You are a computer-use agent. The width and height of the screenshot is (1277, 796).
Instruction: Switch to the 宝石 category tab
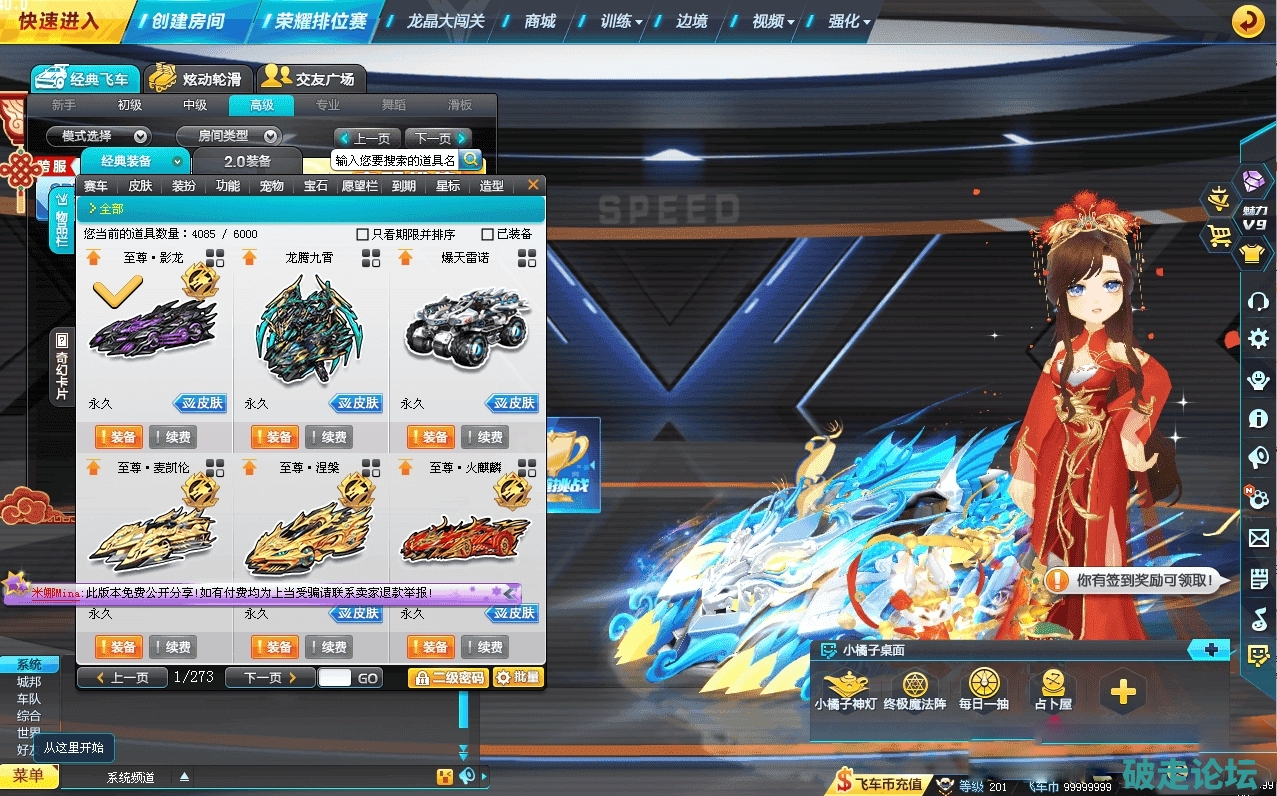[x=316, y=186]
